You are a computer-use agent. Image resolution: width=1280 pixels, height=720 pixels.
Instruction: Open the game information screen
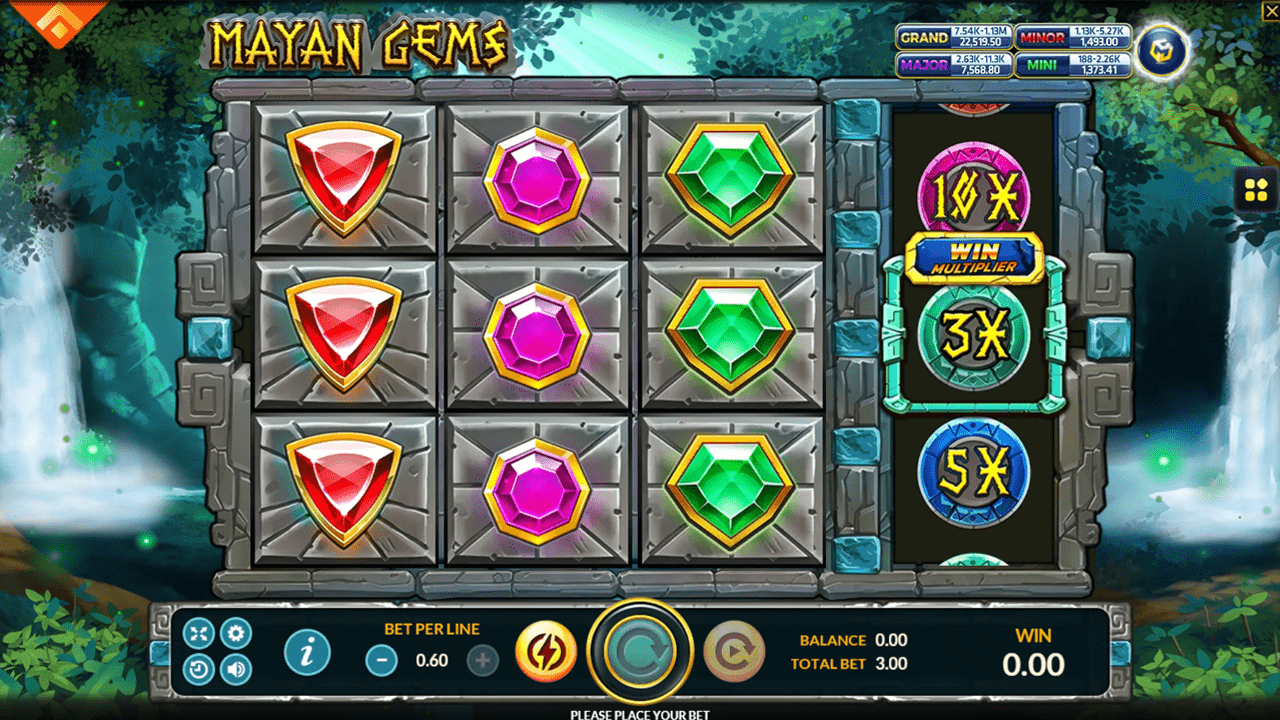[x=307, y=650]
